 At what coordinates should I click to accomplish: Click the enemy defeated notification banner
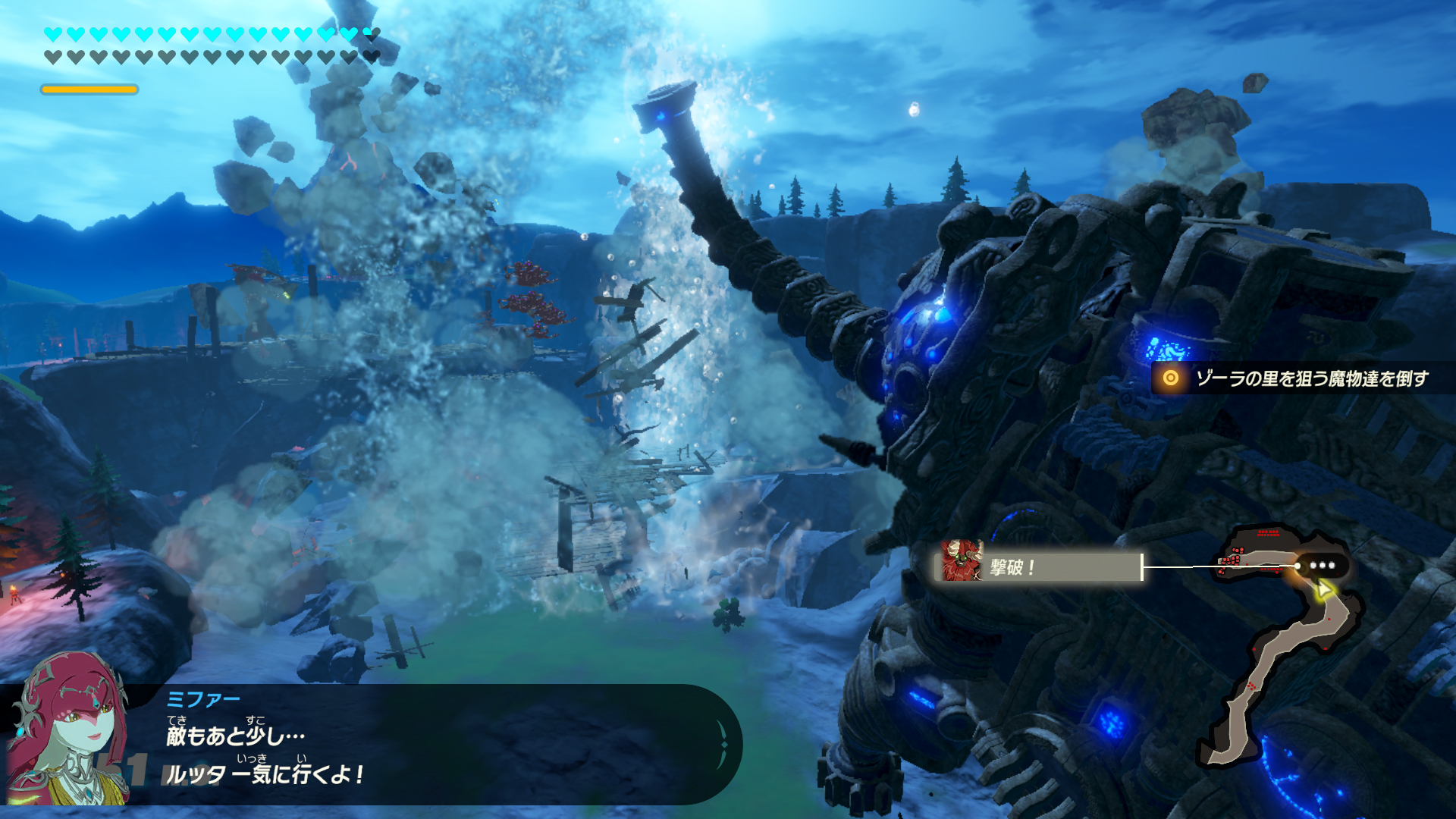click(x=1040, y=566)
